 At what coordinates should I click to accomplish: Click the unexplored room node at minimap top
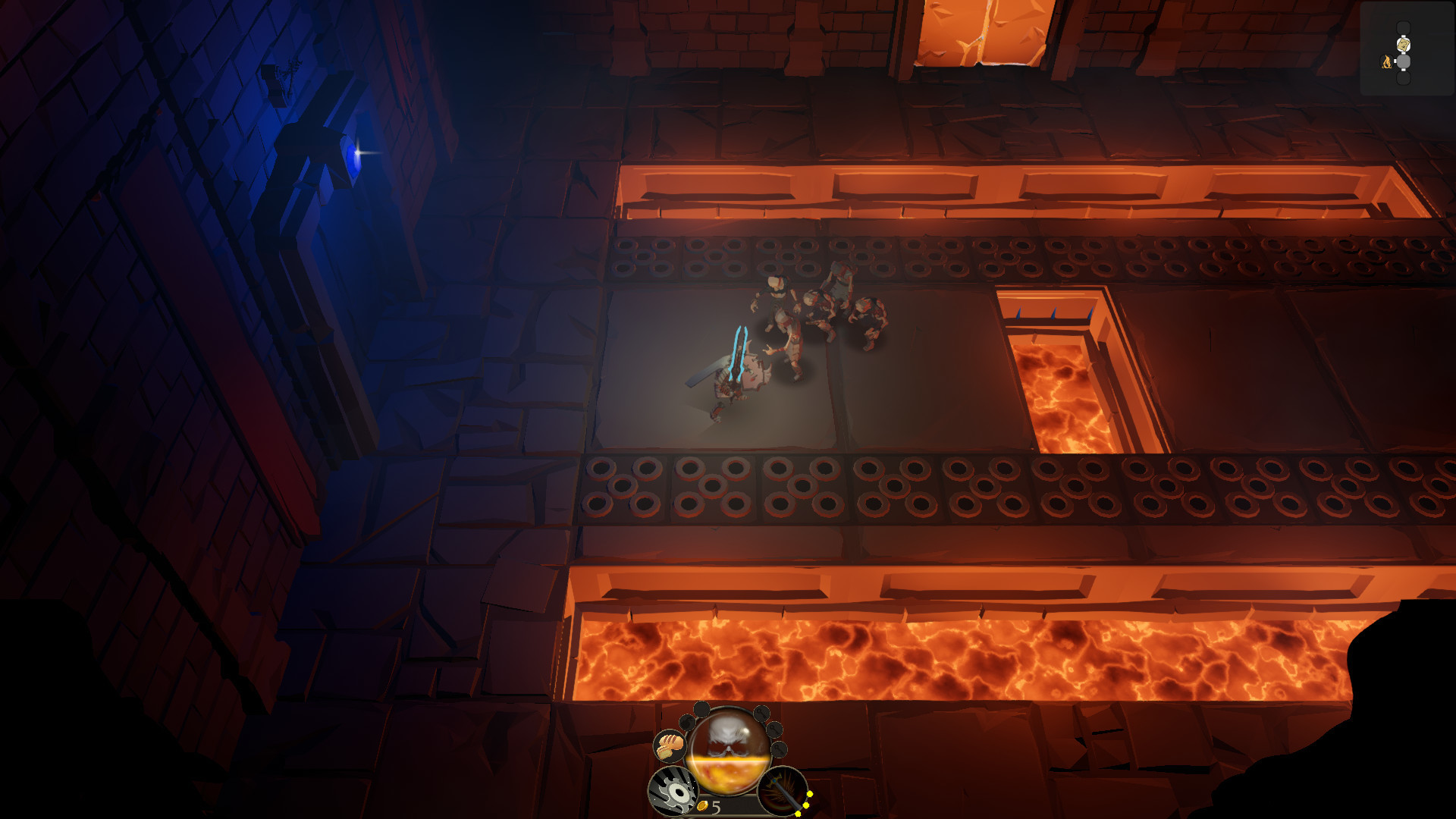click(x=1403, y=27)
